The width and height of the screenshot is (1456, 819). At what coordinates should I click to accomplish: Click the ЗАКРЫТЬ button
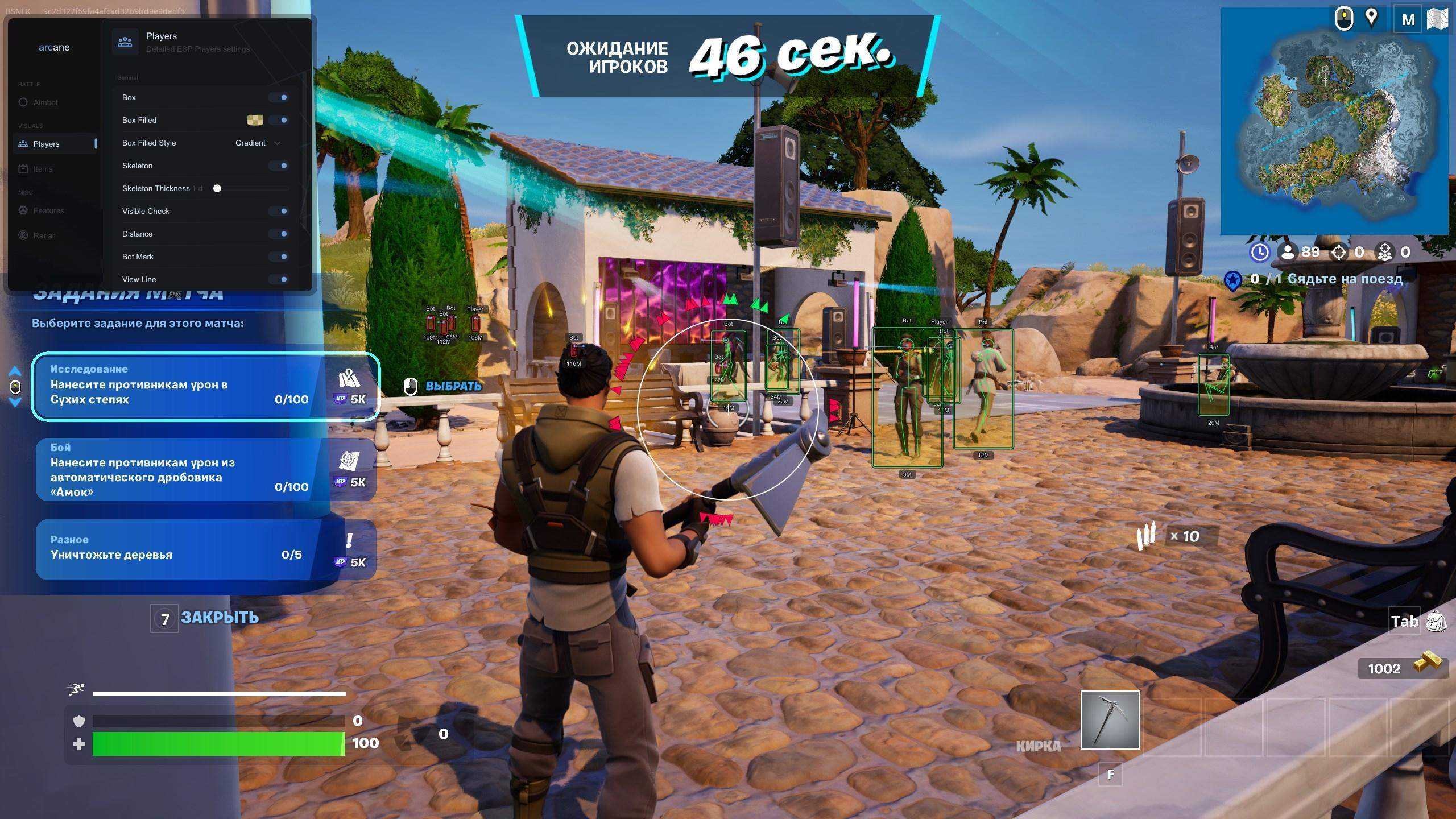(x=219, y=617)
